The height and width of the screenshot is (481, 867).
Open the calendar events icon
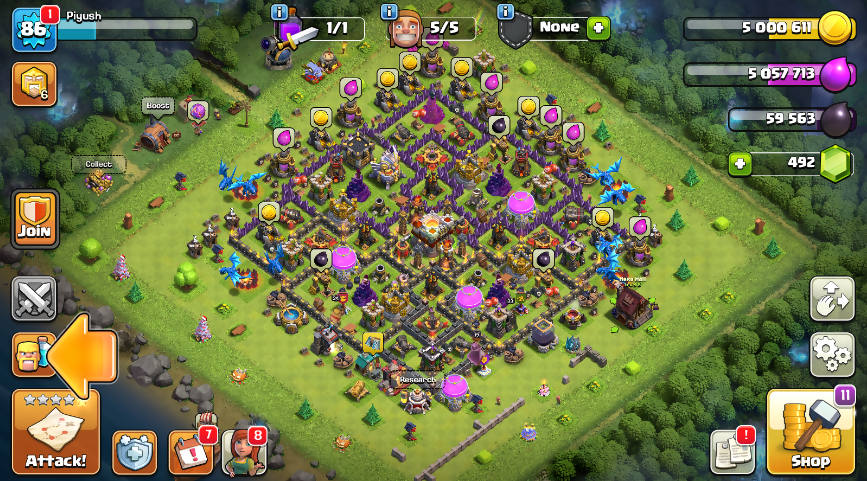[x=189, y=452]
